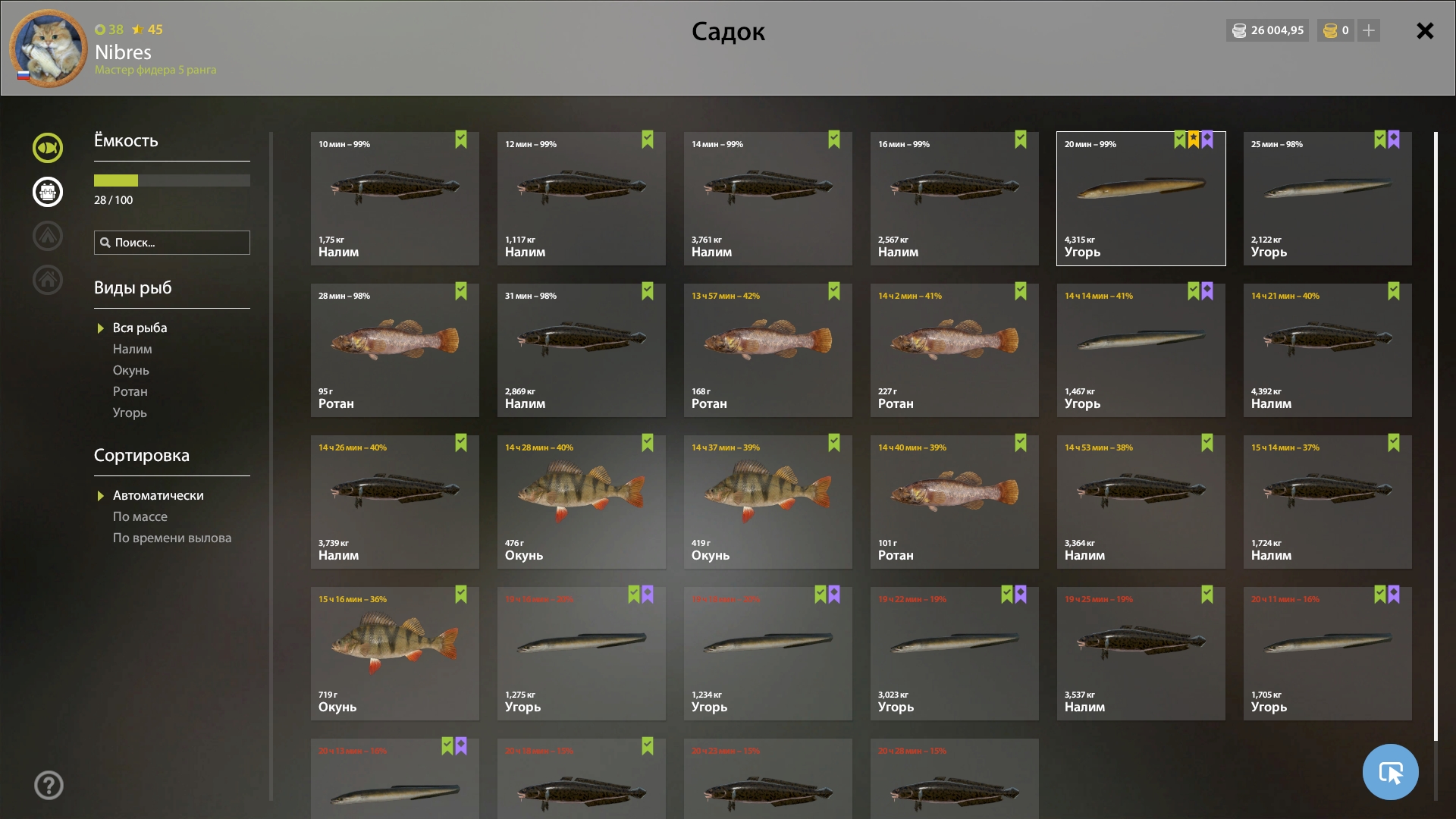Filter fish list by Налим

pos(133,349)
